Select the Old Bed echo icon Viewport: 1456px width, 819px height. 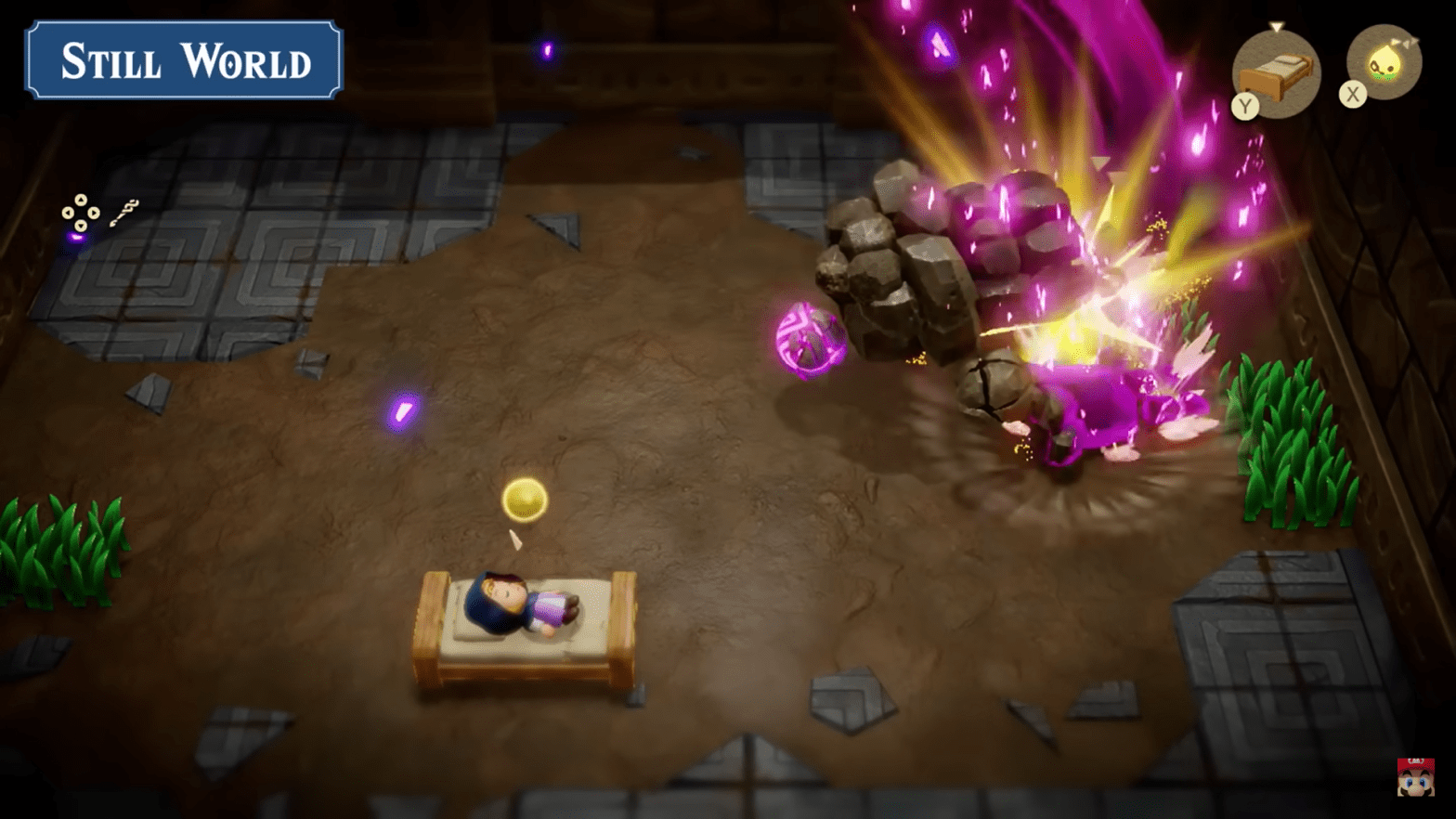1278,73
